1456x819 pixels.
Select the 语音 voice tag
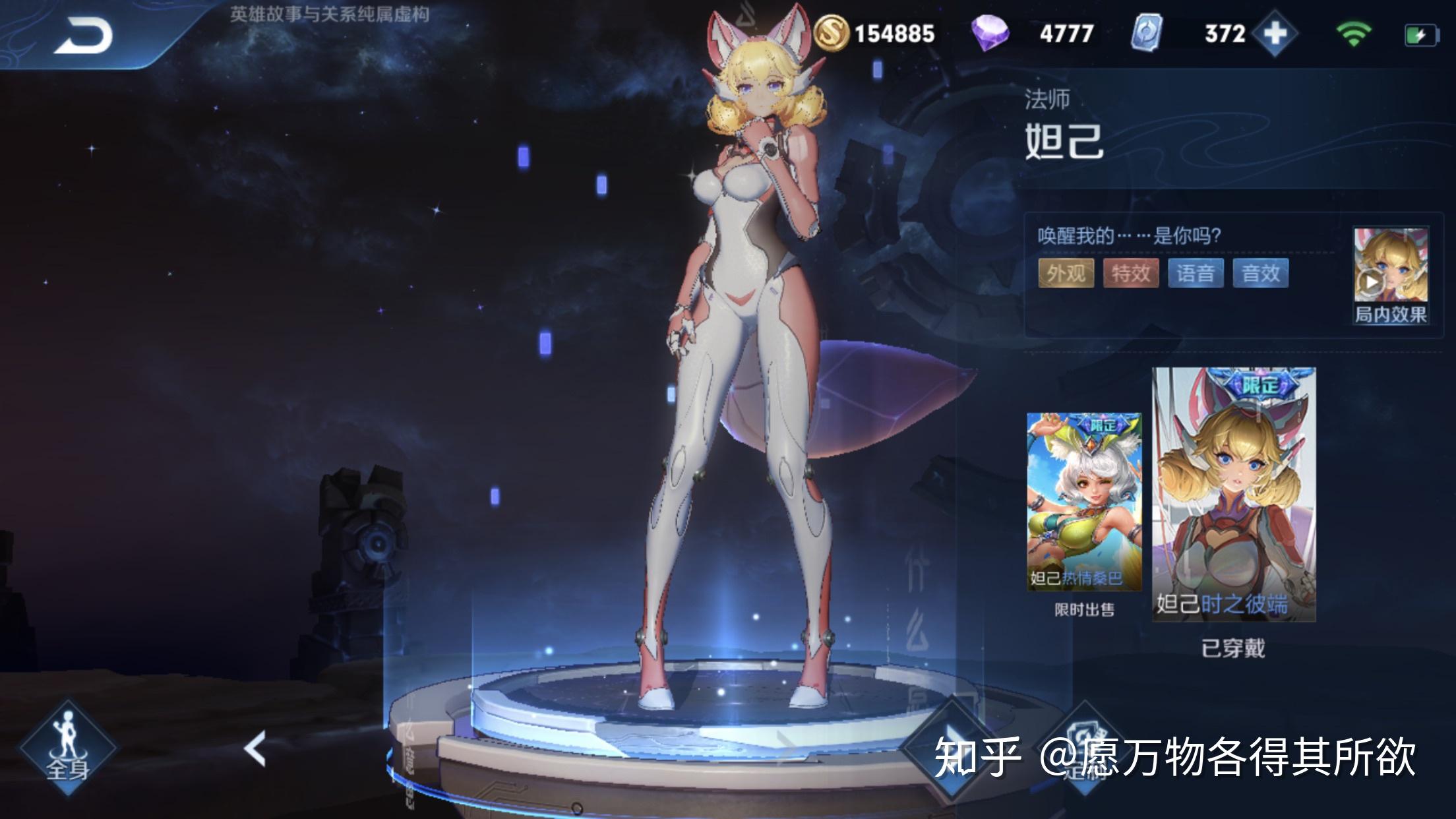1195,273
